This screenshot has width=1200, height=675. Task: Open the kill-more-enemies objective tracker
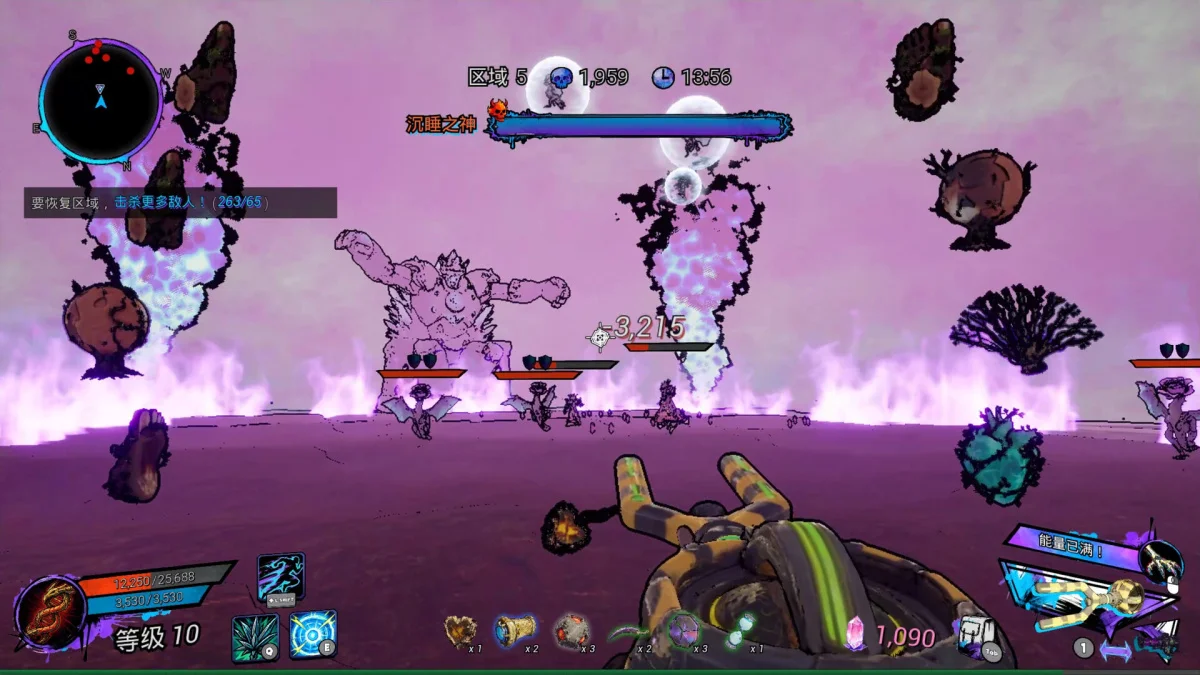point(180,203)
